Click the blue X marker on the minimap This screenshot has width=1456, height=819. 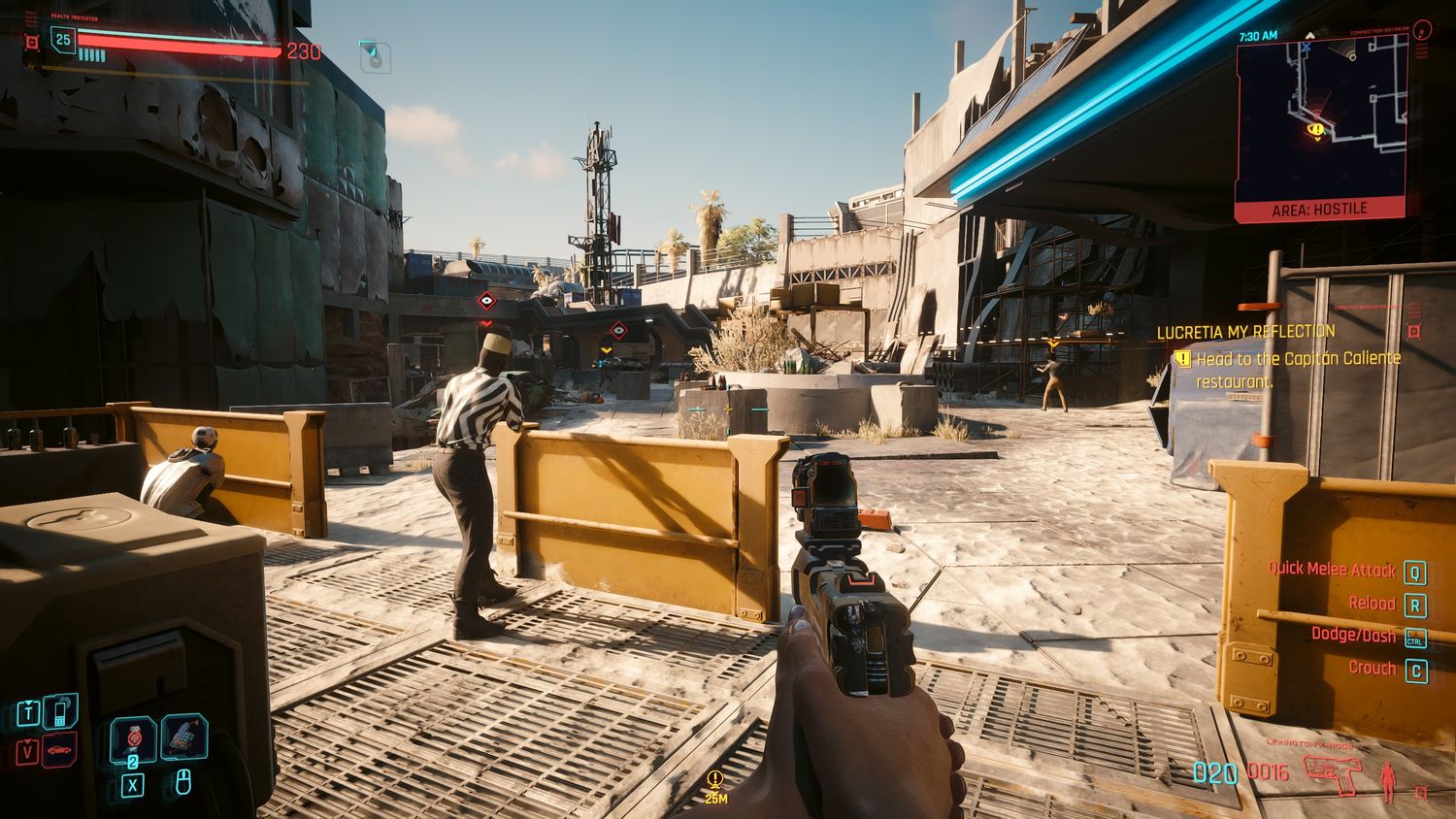click(1307, 47)
